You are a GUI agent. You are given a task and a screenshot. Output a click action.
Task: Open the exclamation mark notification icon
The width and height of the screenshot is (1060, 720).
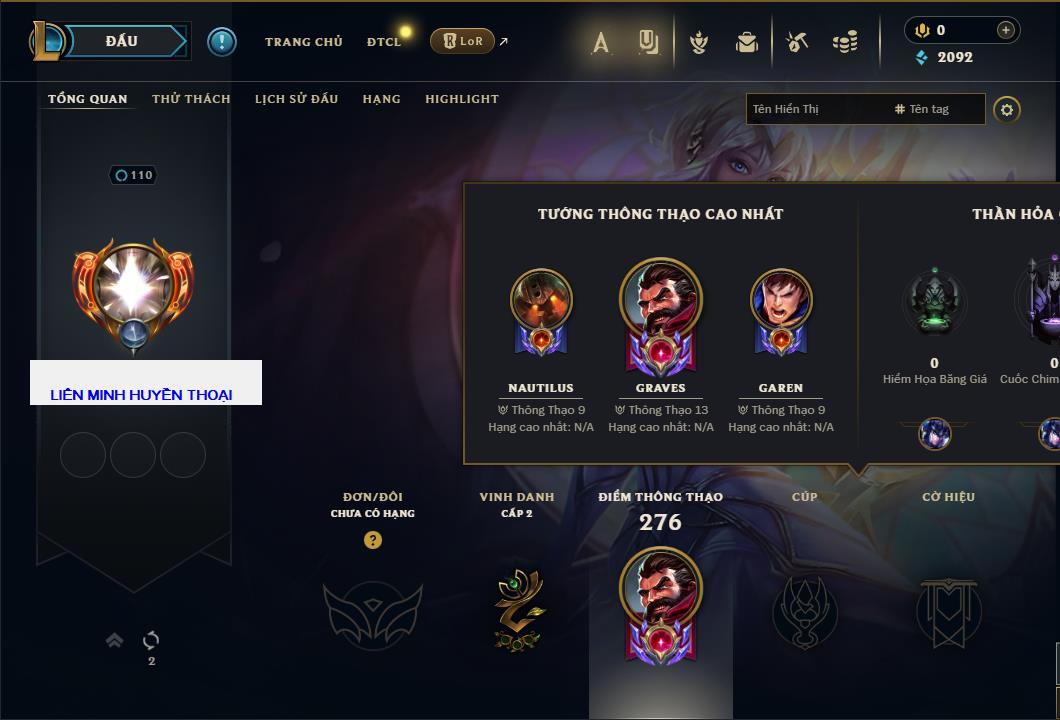[x=221, y=41]
